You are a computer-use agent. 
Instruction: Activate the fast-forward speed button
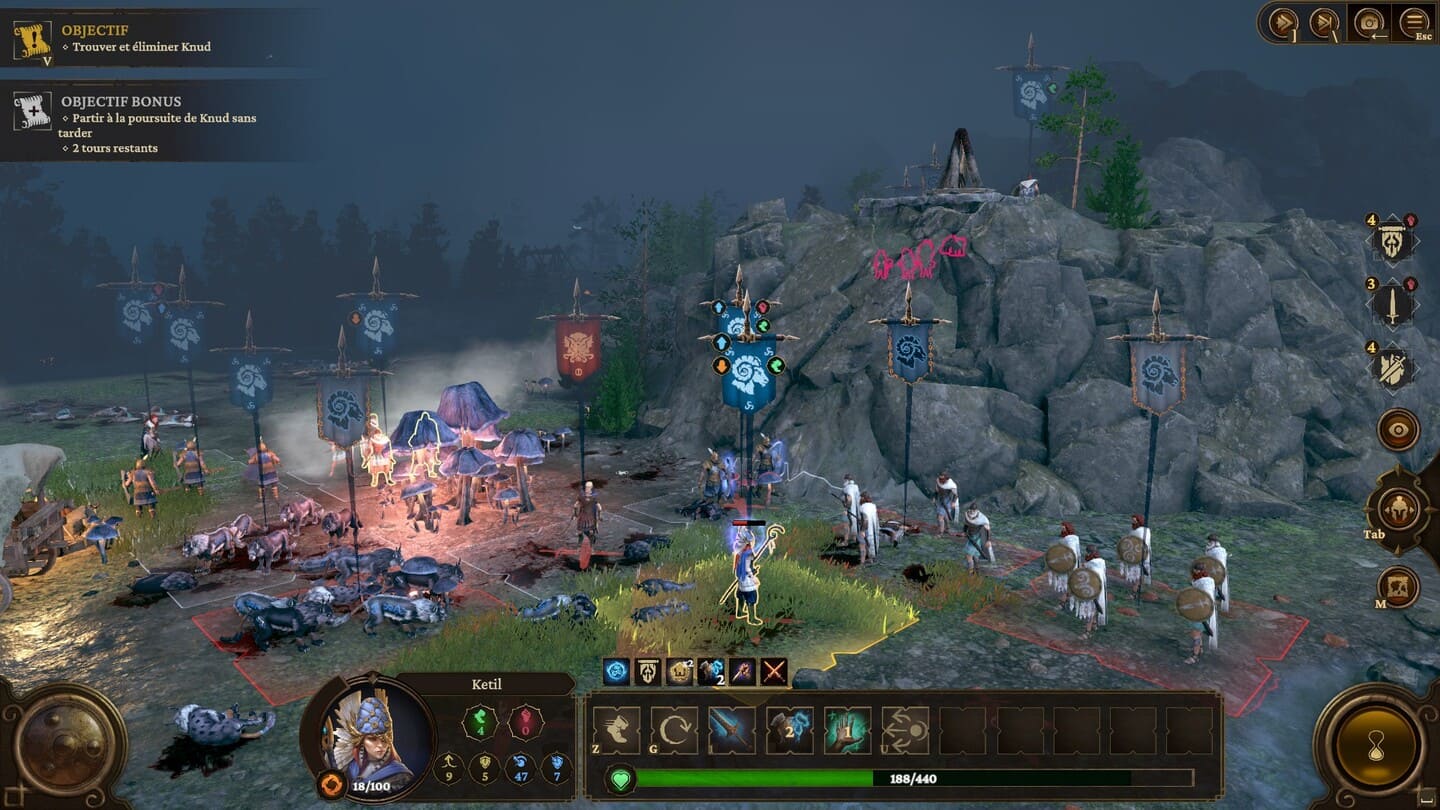(x=1282, y=21)
